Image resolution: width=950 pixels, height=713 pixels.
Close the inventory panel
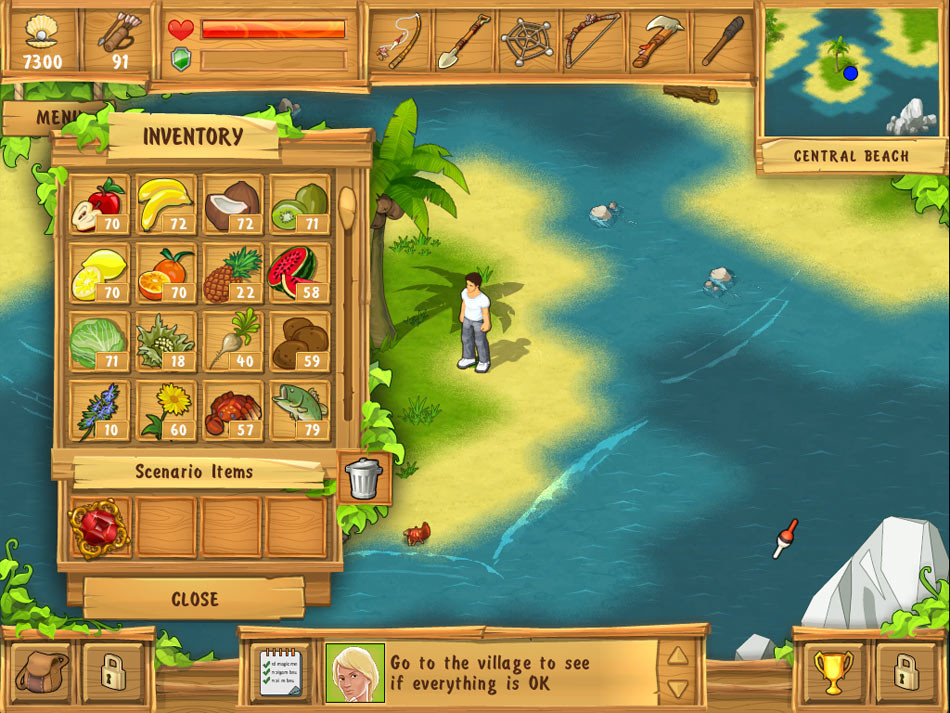[x=194, y=599]
